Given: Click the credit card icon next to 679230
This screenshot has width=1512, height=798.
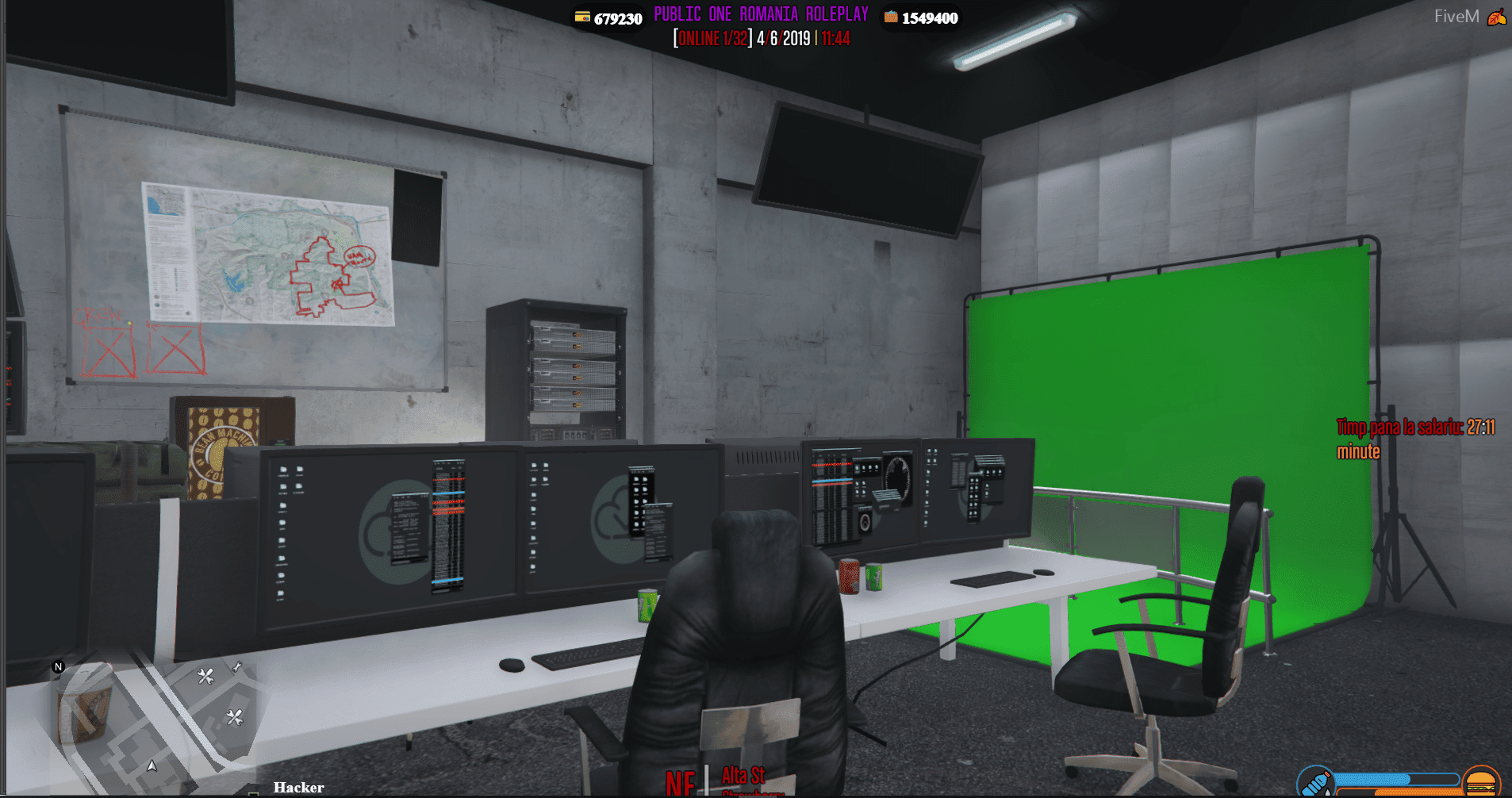Looking at the screenshot, I should pos(581,17).
